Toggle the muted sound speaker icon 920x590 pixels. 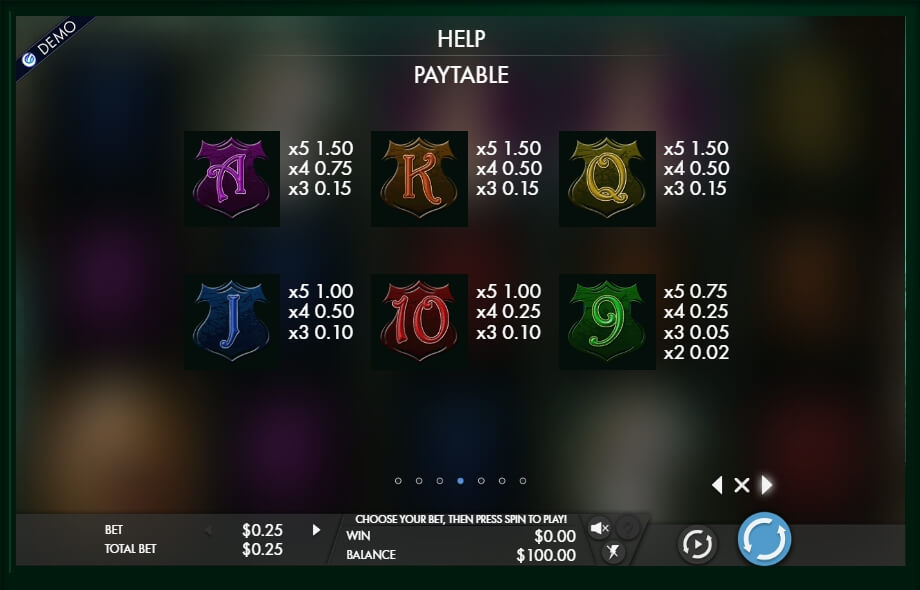(599, 528)
